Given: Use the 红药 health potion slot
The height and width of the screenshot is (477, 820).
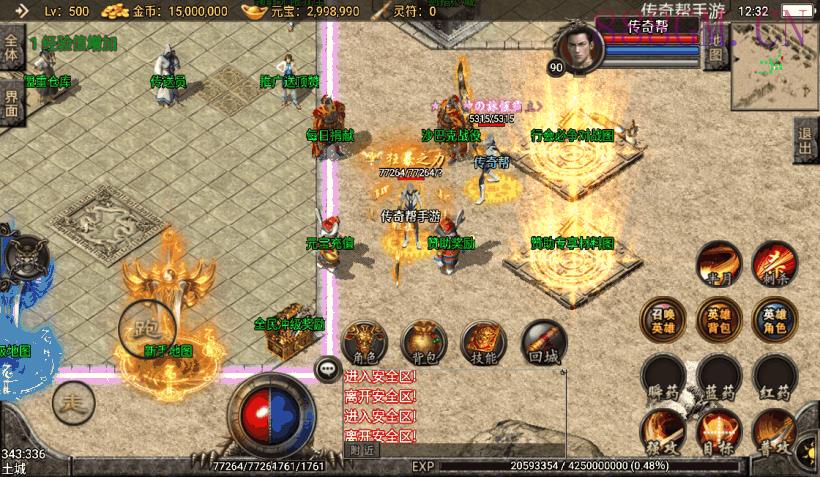Looking at the screenshot, I should (x=775, y=375).
